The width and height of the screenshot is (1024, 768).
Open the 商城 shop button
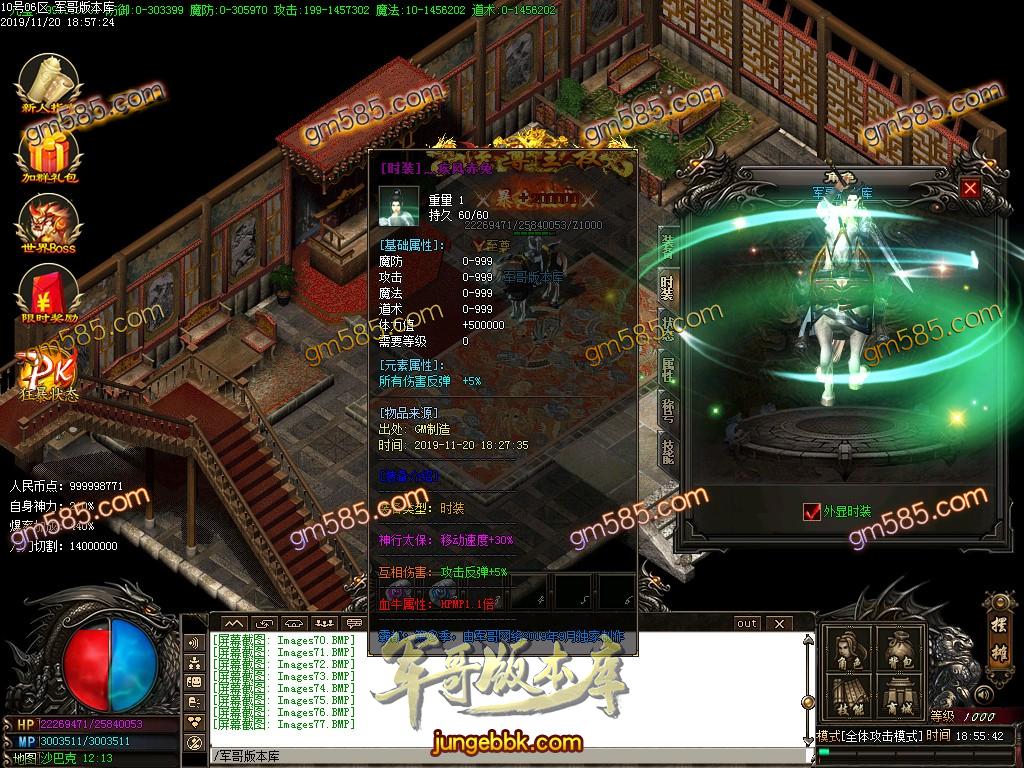point(897,697)
